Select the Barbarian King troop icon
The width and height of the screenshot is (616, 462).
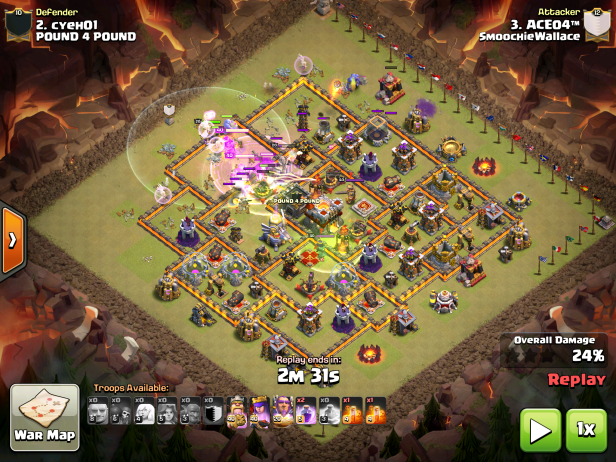click(237, 411)
